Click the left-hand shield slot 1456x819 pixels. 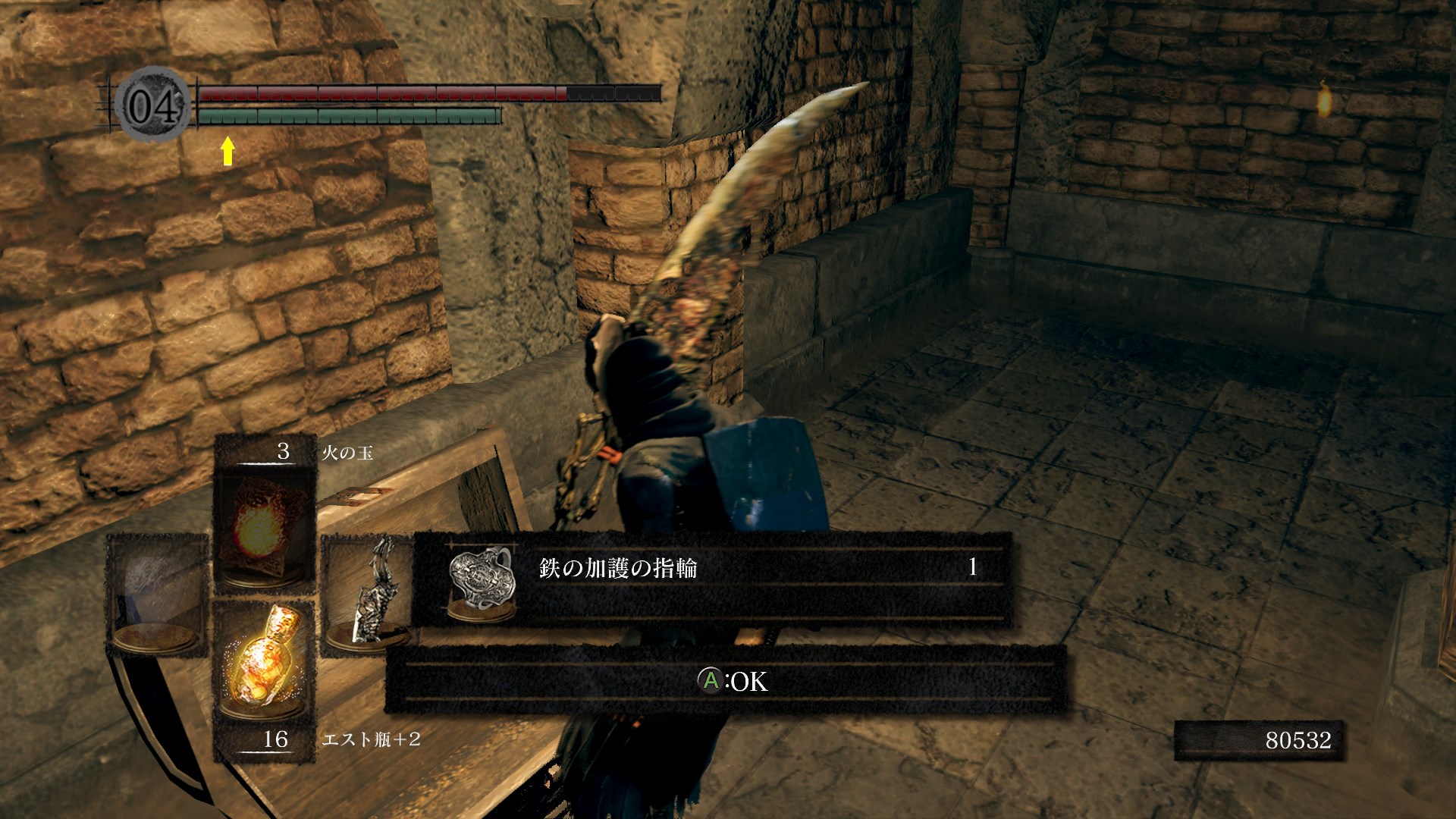pos(157,595)
